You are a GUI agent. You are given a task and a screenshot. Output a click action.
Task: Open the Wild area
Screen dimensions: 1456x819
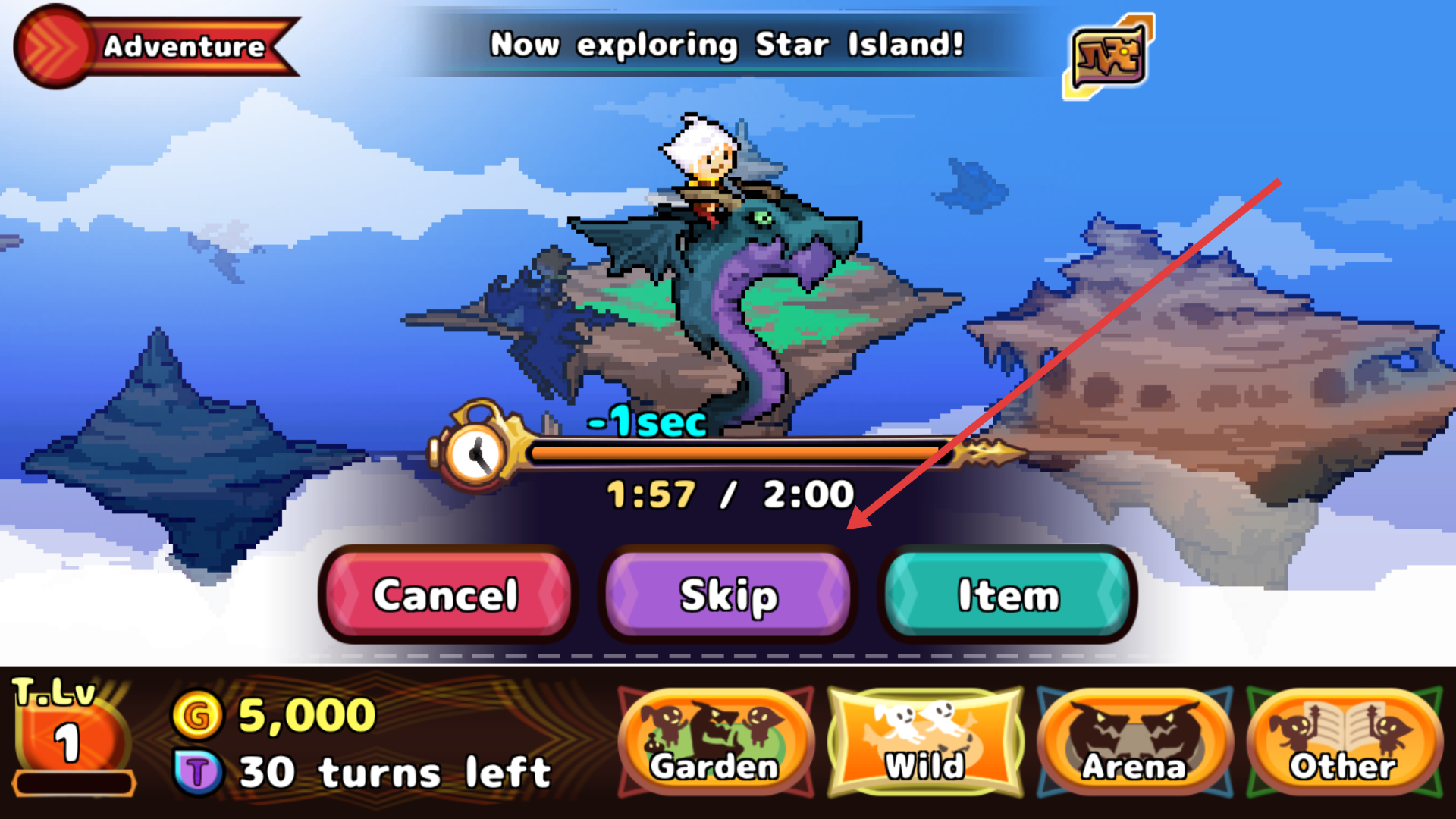pyautogui.click(x=925, y=743)
